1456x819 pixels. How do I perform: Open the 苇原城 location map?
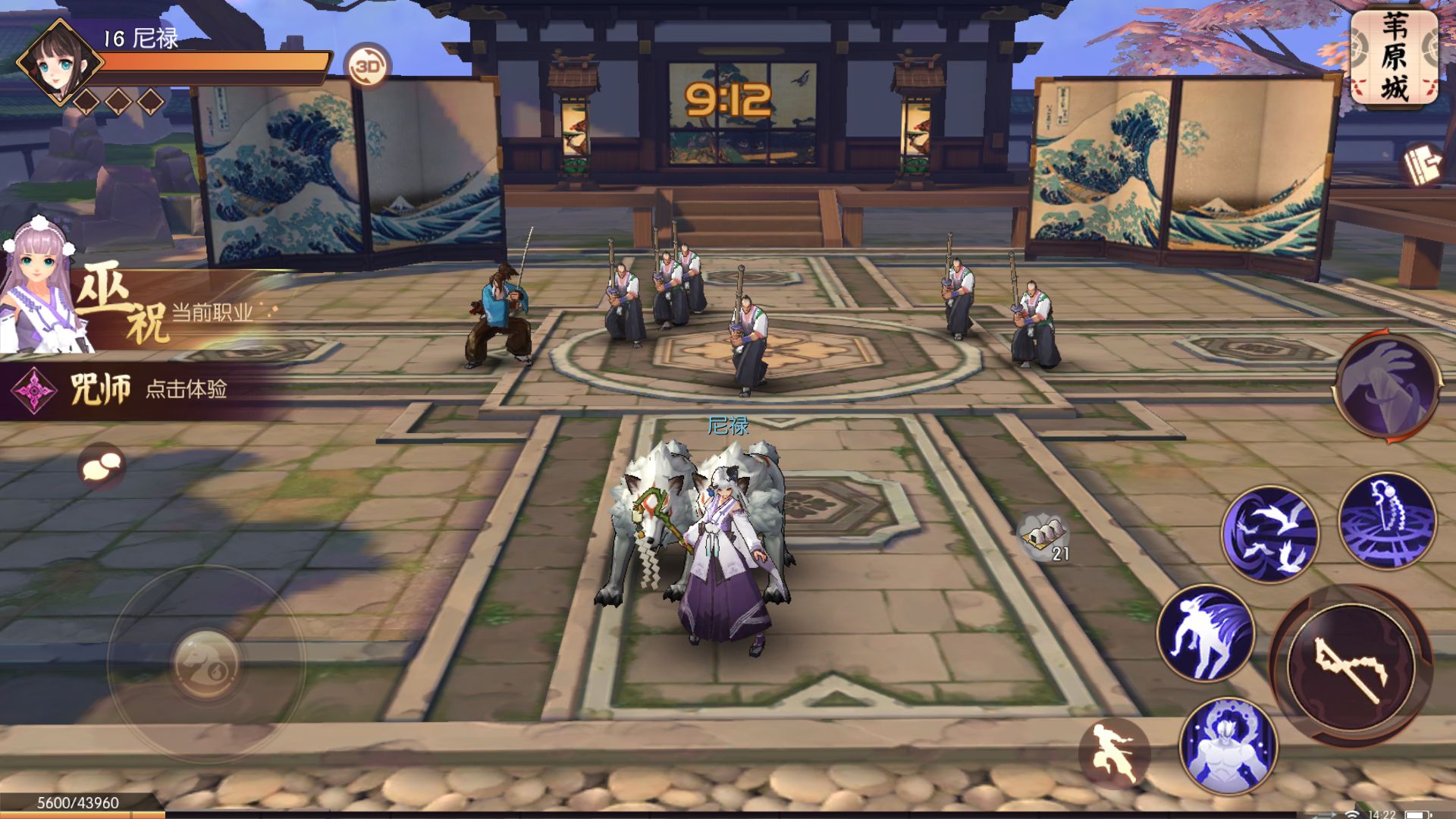tap(1394, 57)
